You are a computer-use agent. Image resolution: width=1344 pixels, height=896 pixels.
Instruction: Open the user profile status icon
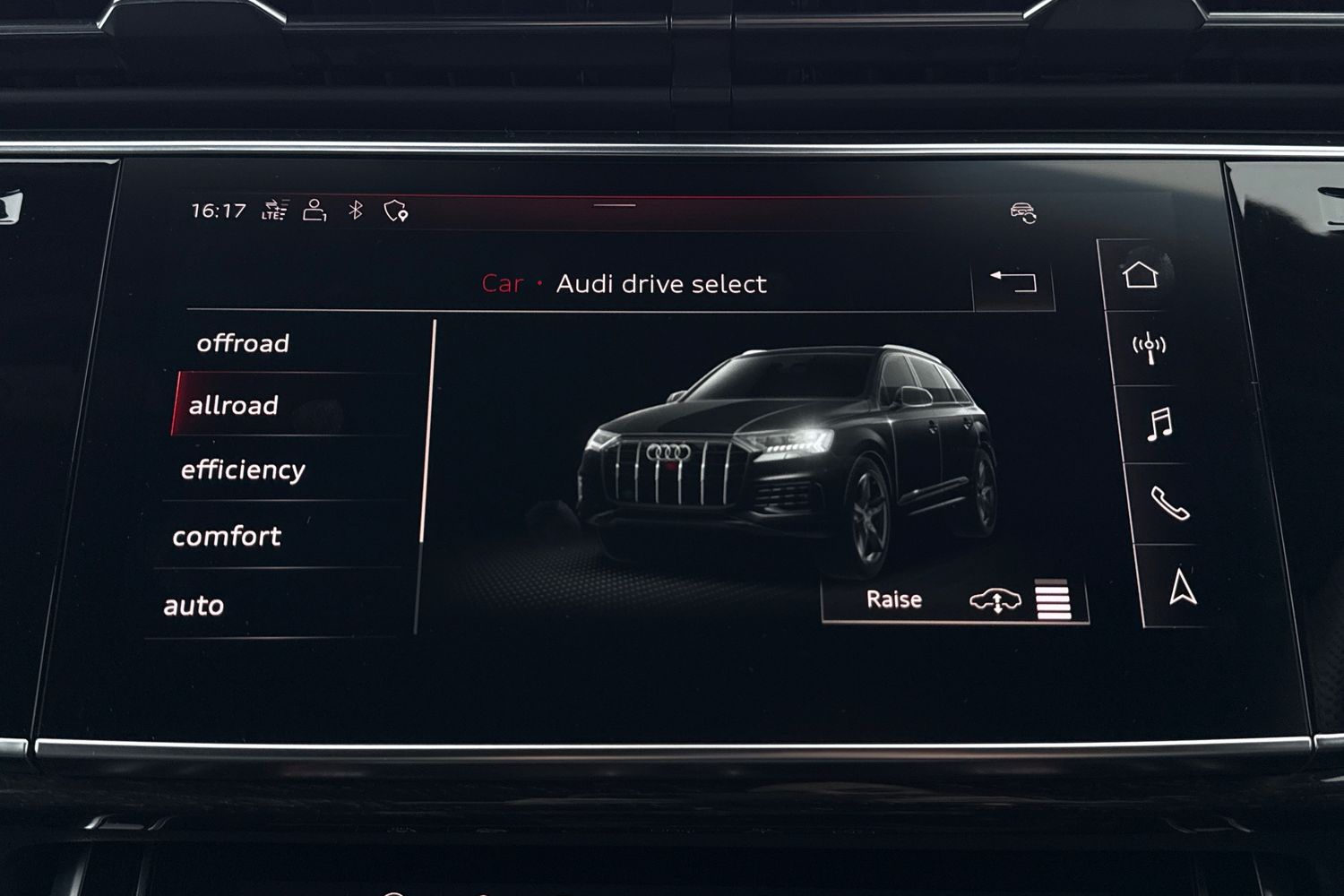[x=313, y=208]
